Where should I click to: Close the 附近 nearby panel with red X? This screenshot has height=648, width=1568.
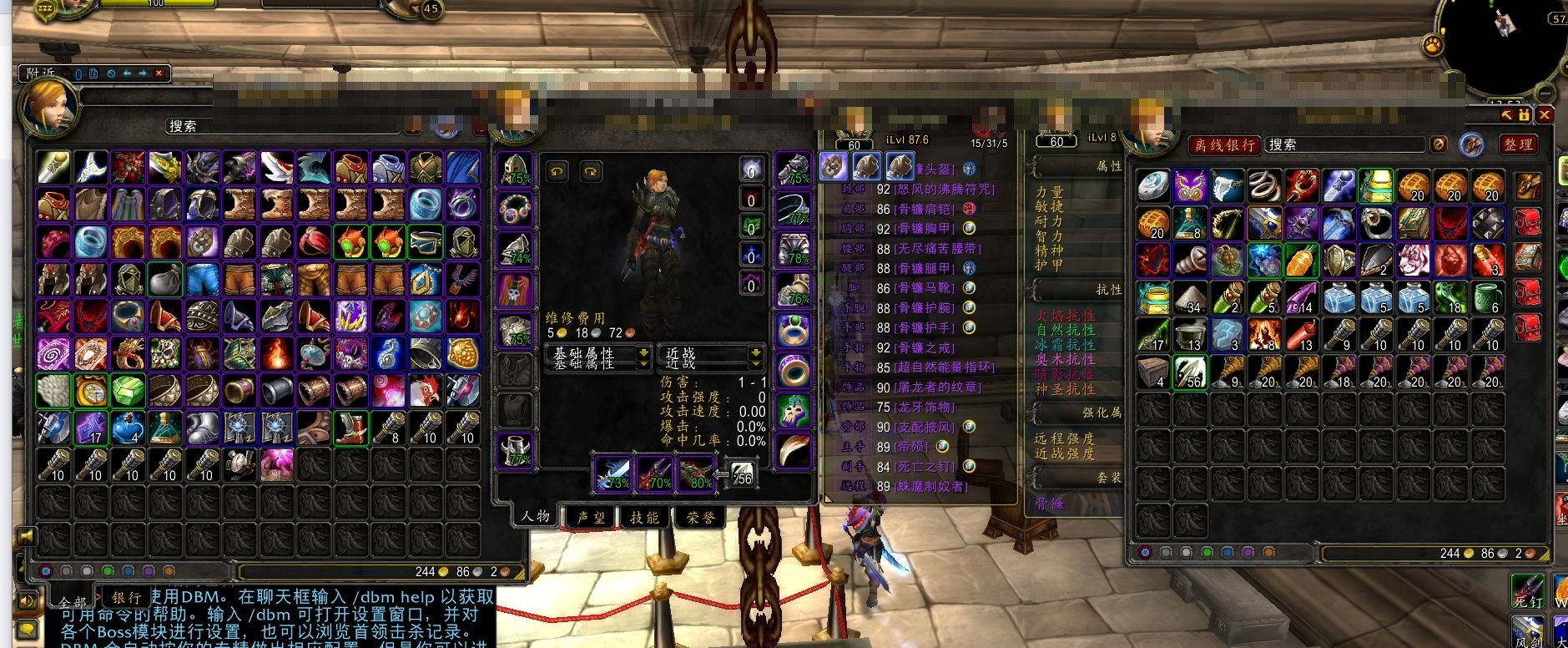pos(158,73)
